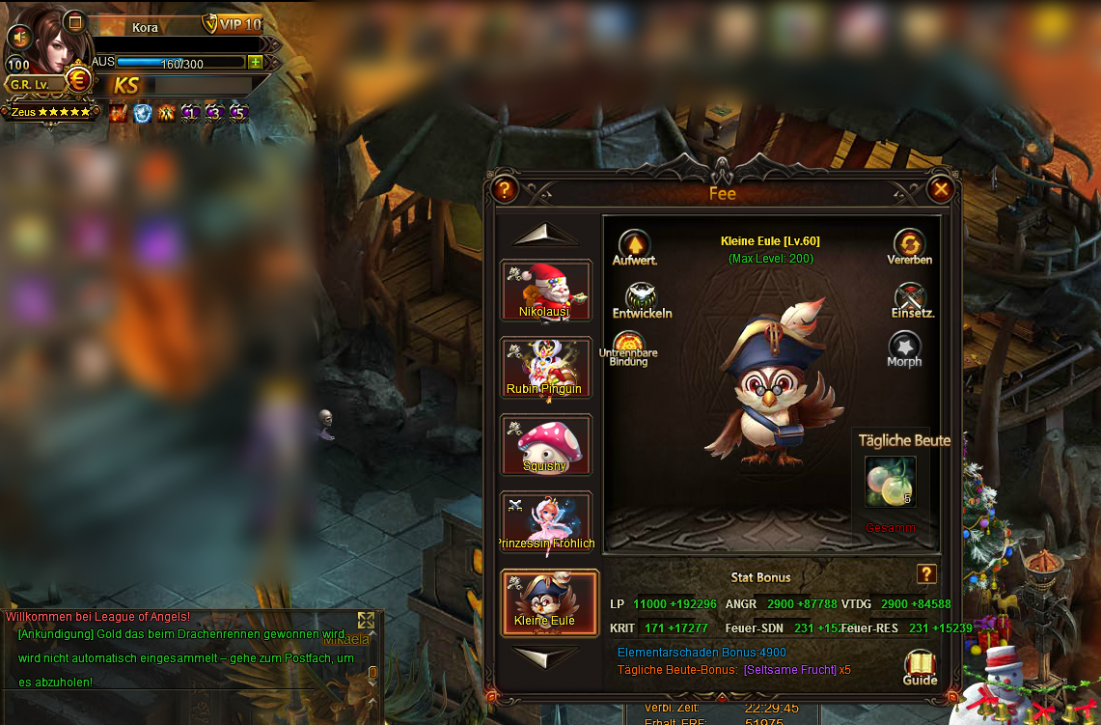This screenshot has height=725, width=1101.
Task: Open the Morph option
Action: click(904, 347)
